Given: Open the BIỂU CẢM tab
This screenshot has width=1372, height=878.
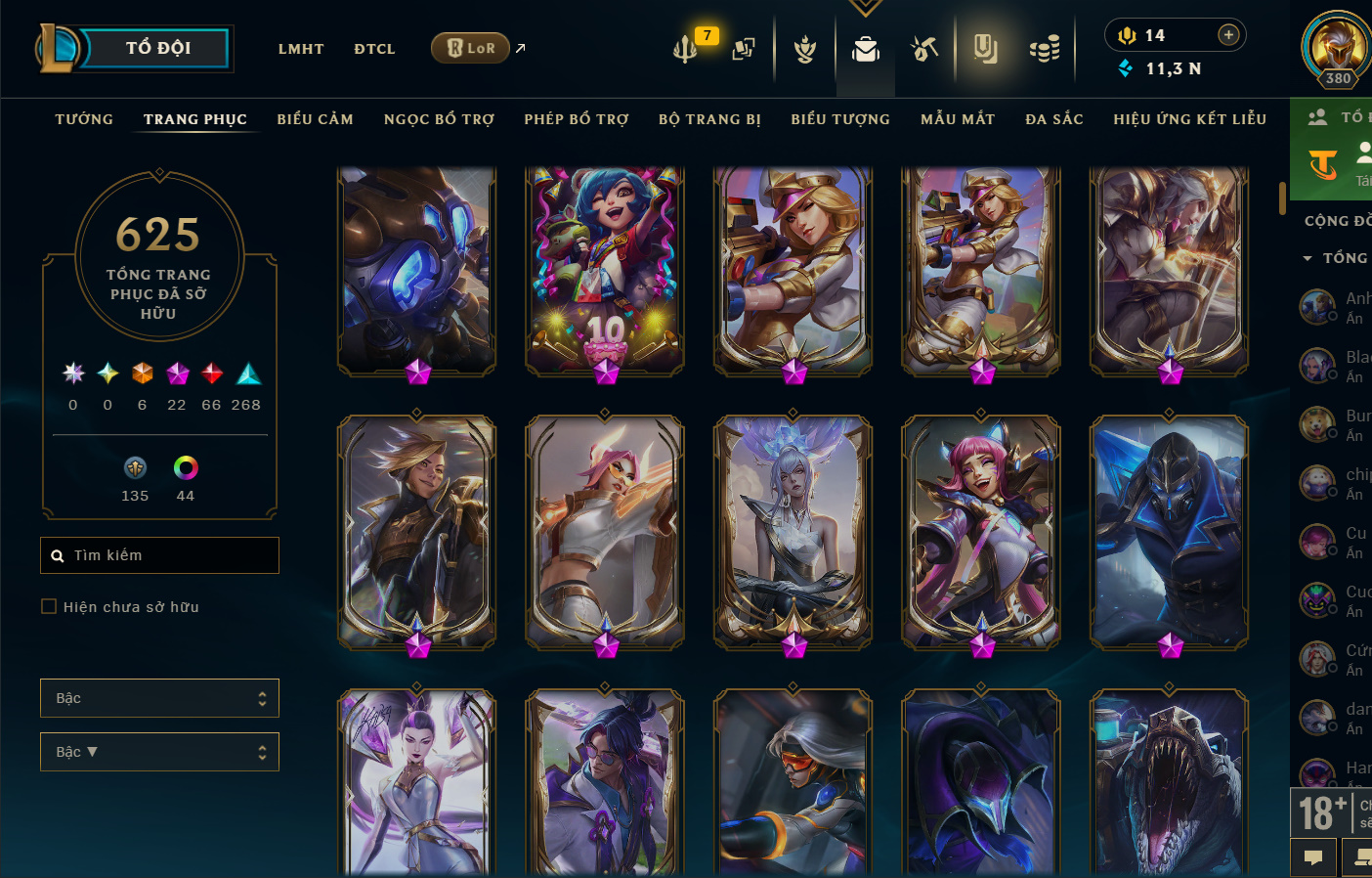Looking at the screenshot, I should [315, 119].
